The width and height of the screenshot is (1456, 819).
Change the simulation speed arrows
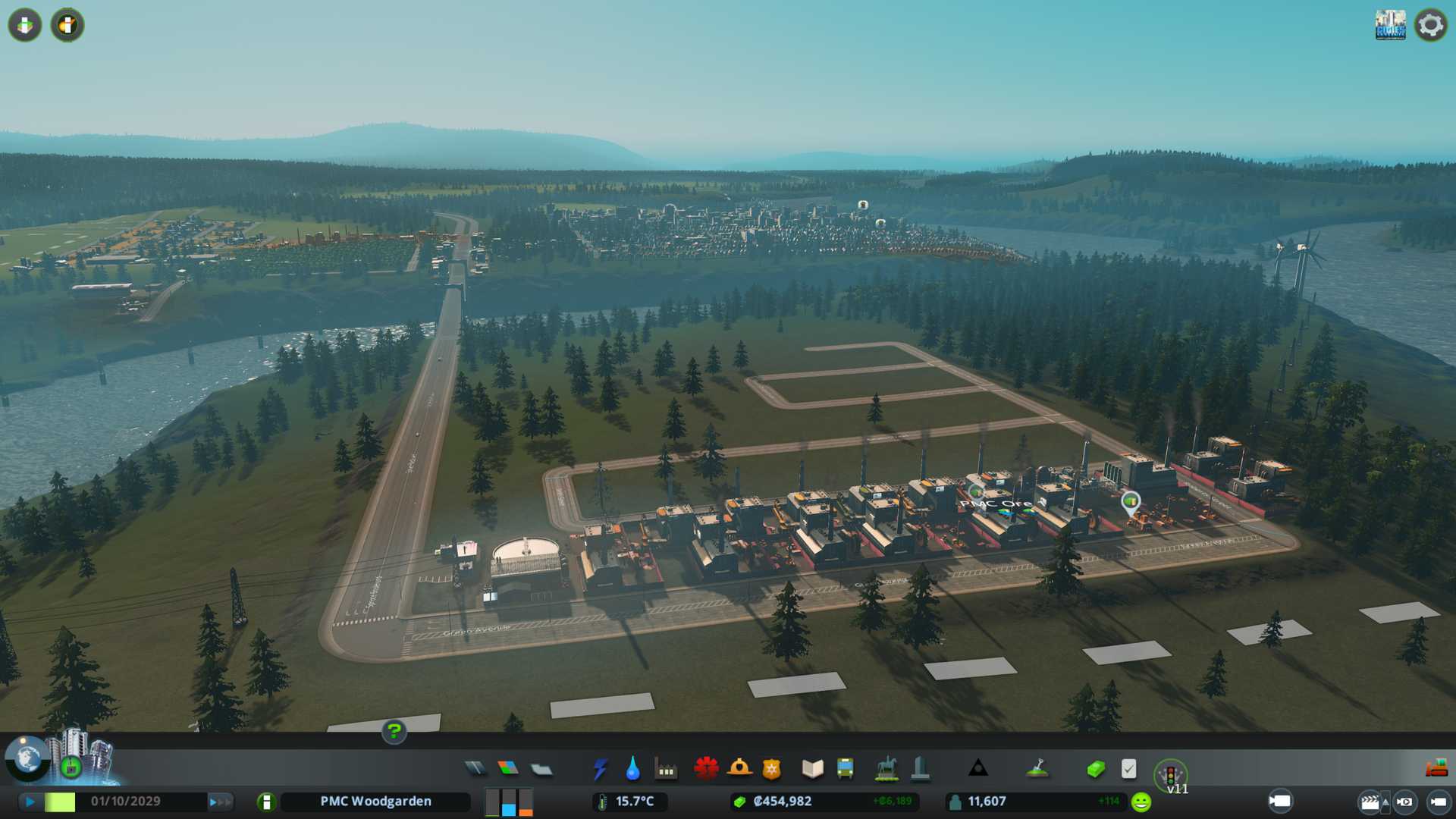tap(220, 802)
